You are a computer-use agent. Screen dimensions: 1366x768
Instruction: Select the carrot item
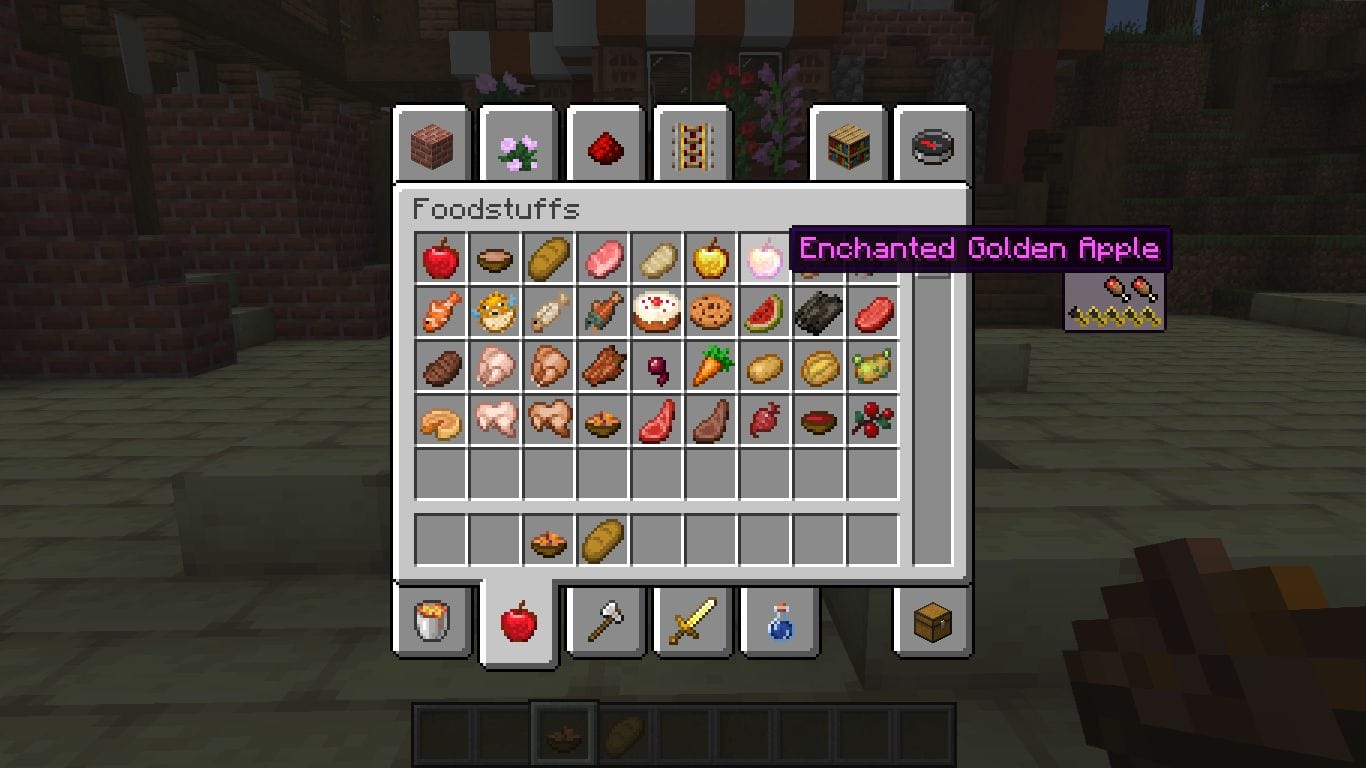click(713, 366)
